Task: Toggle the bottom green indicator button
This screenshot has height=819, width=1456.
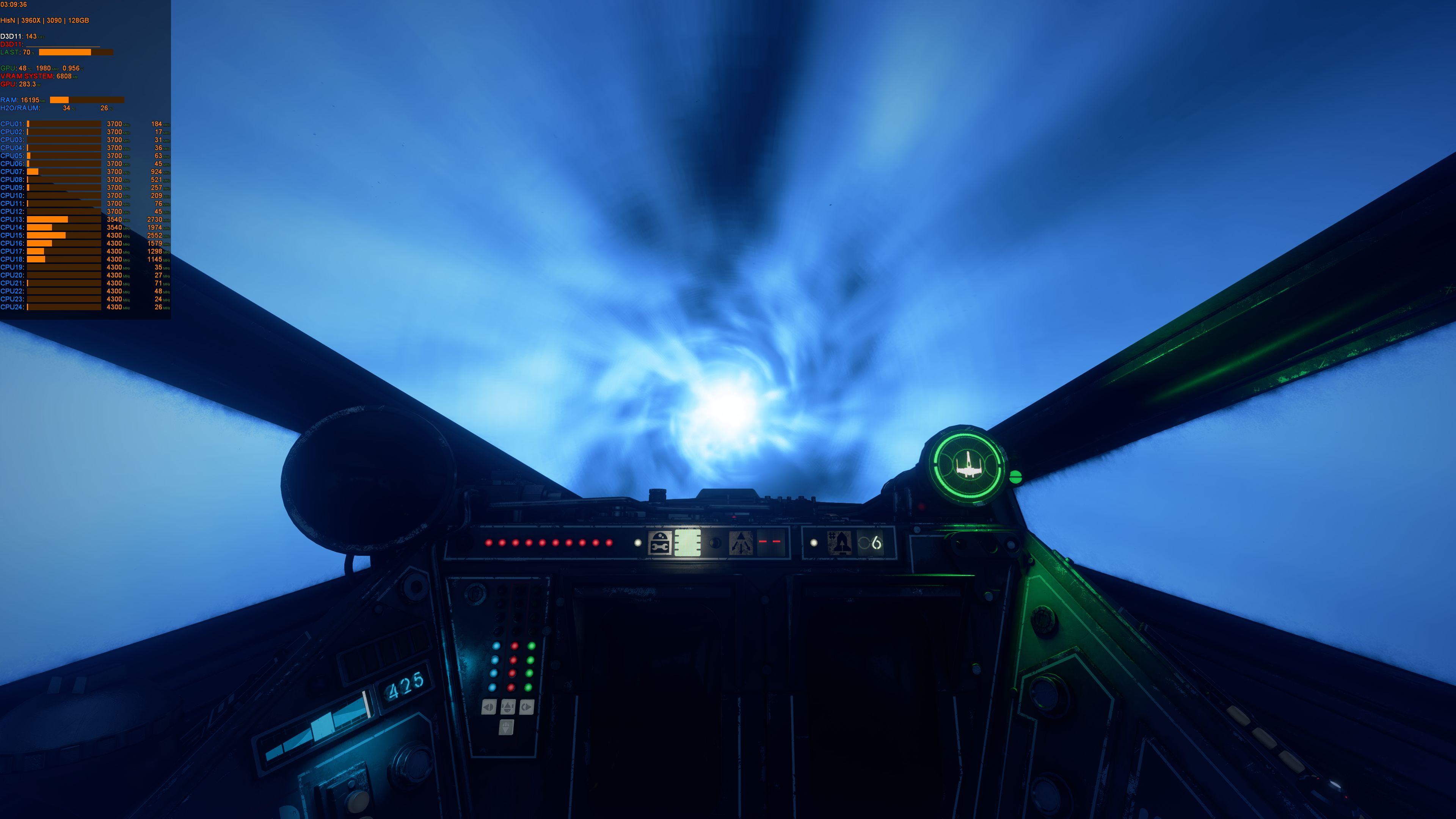Action: click(529, 688)
